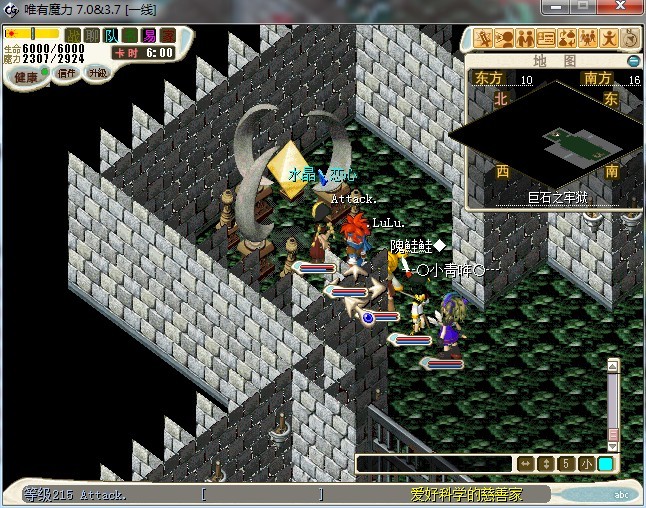Viewport: 646px width, 508px height.
Task: Open the single standing figure action icon
Action: pyautogui.click(x=608, y=39)
